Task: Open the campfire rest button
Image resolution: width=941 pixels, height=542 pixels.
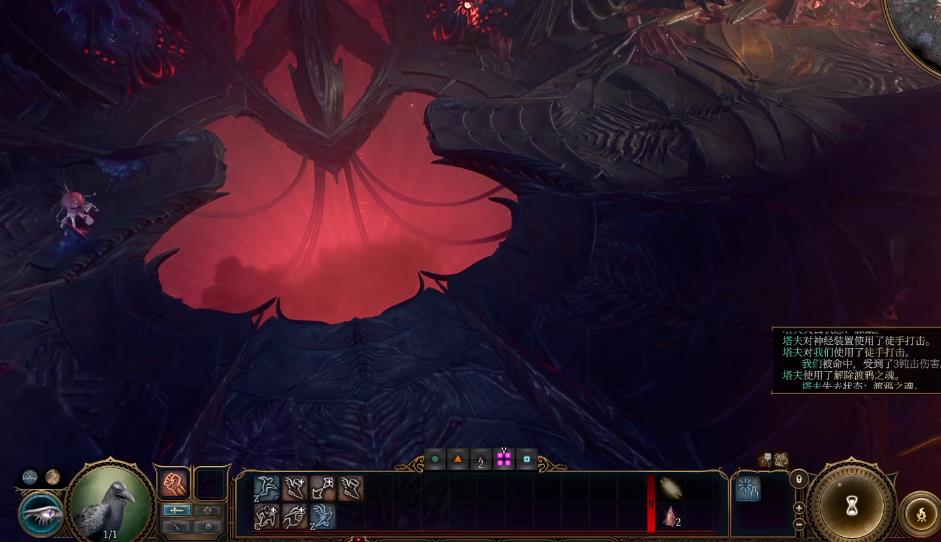Action: pyautogui.click(x=921, y=515)
